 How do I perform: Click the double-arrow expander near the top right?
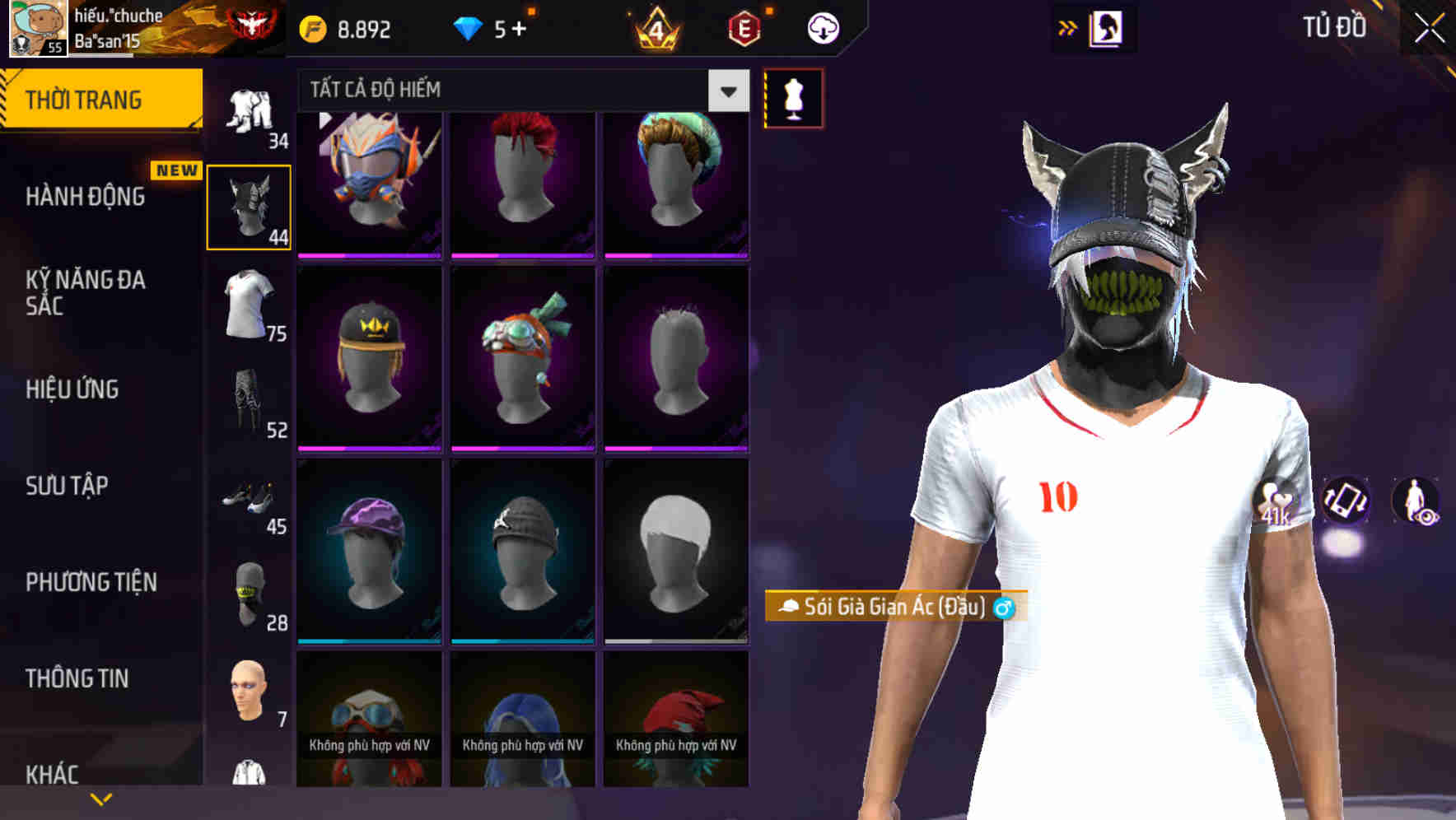tap(1066, 27)
